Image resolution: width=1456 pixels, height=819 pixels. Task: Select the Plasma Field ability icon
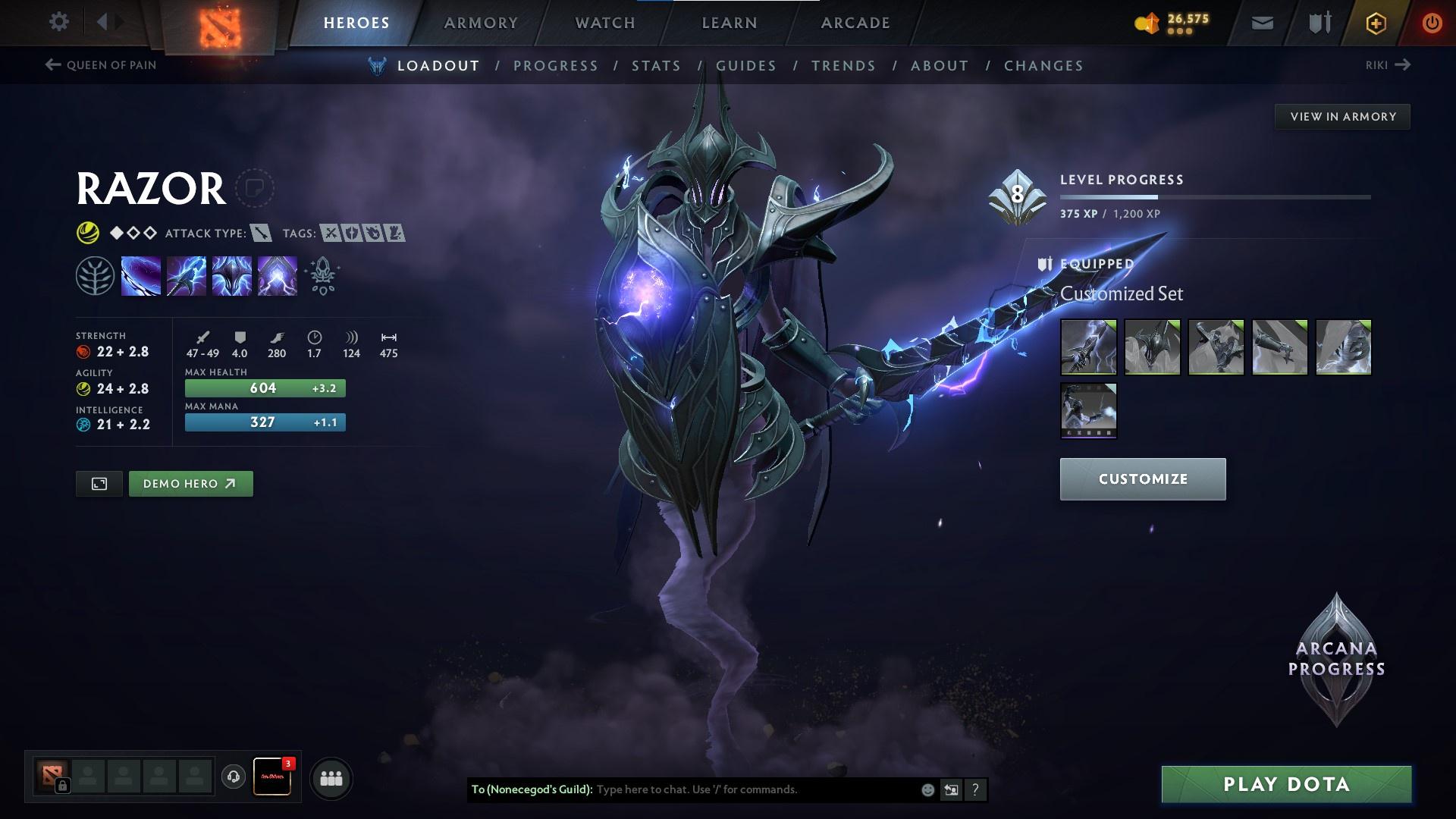pyautogui.click(x=140, y=275)
